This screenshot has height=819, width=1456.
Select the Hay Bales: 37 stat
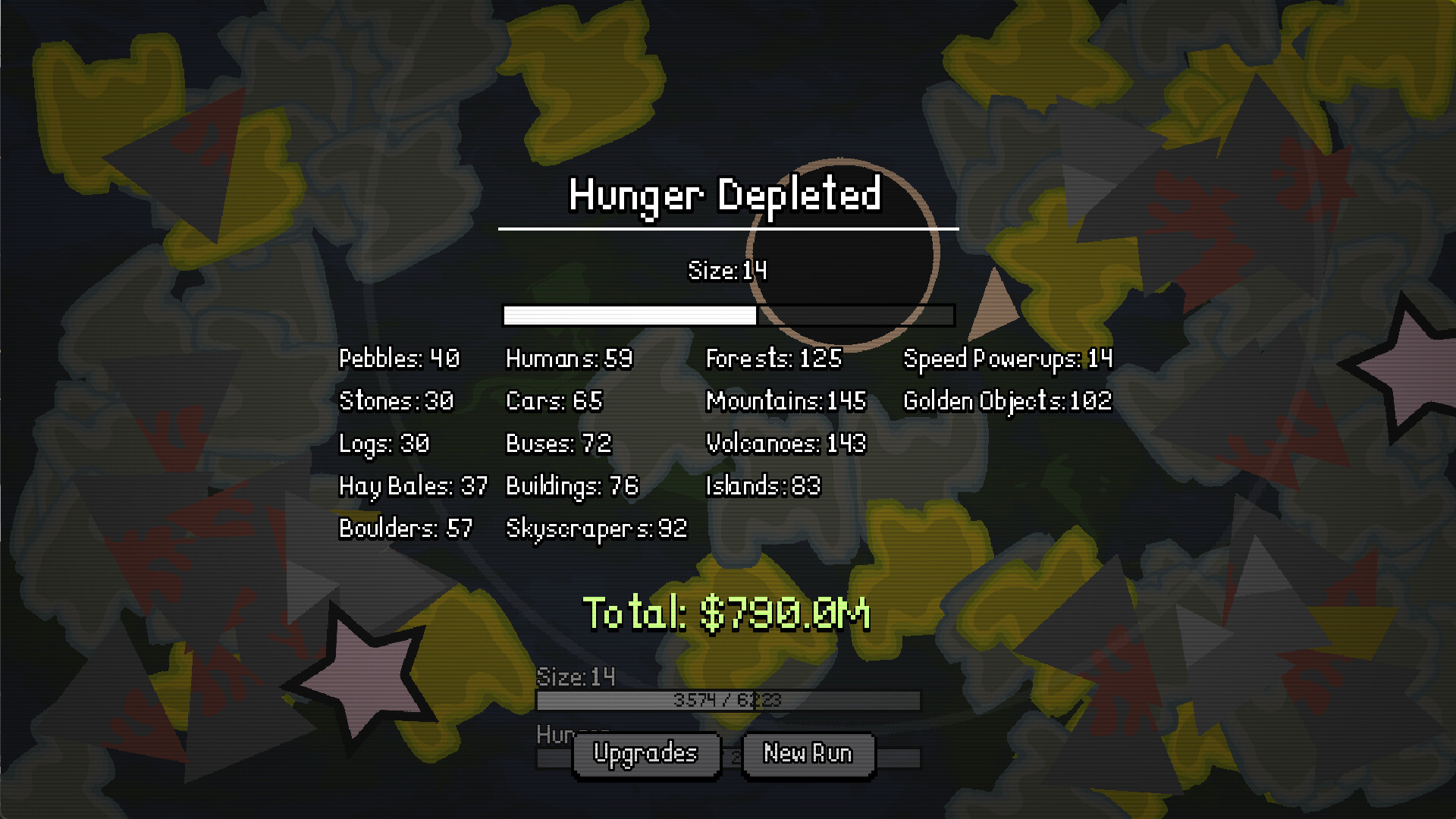coord(413,486)
